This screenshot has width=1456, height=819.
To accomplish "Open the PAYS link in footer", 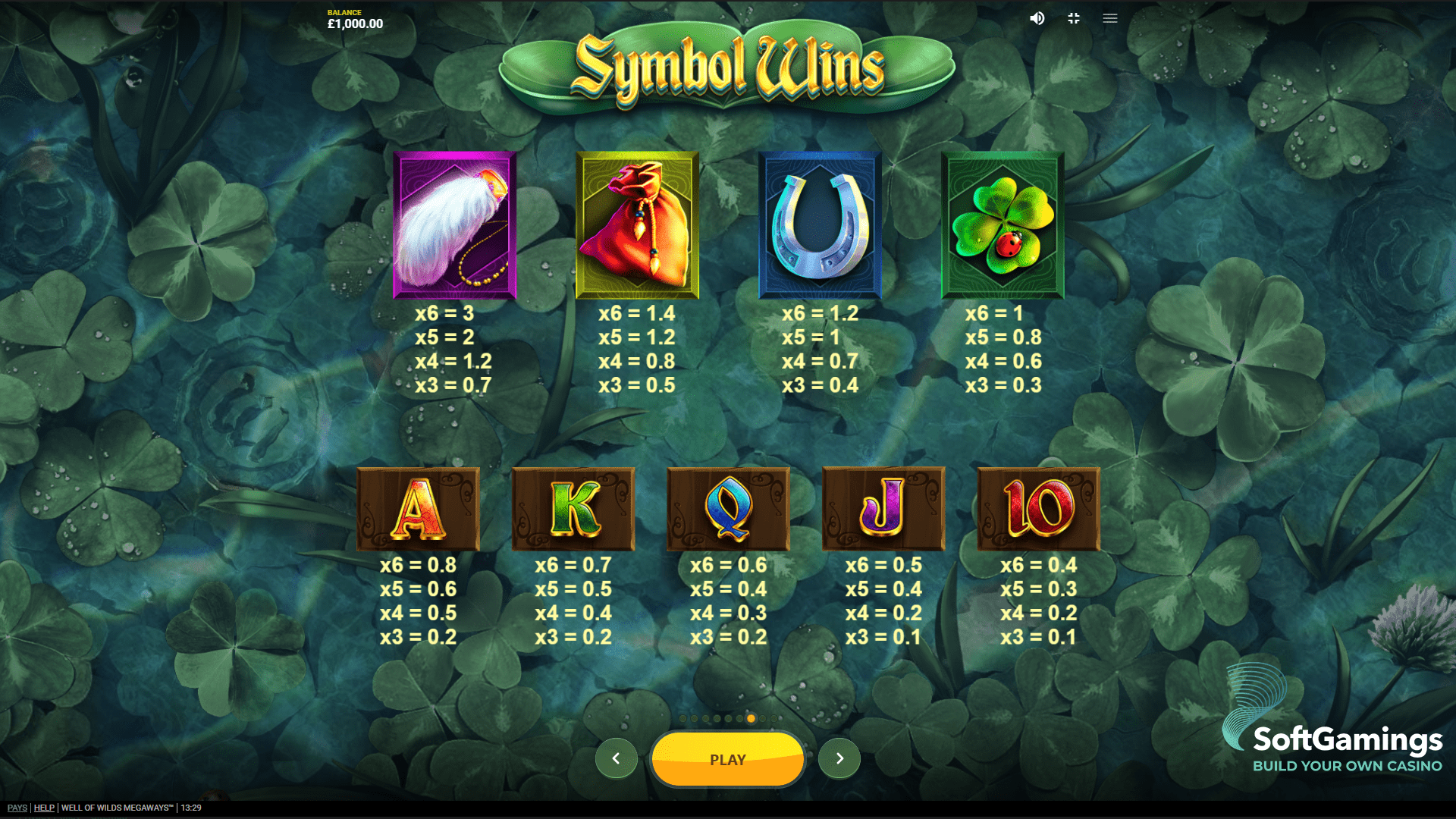I will 17,808.
